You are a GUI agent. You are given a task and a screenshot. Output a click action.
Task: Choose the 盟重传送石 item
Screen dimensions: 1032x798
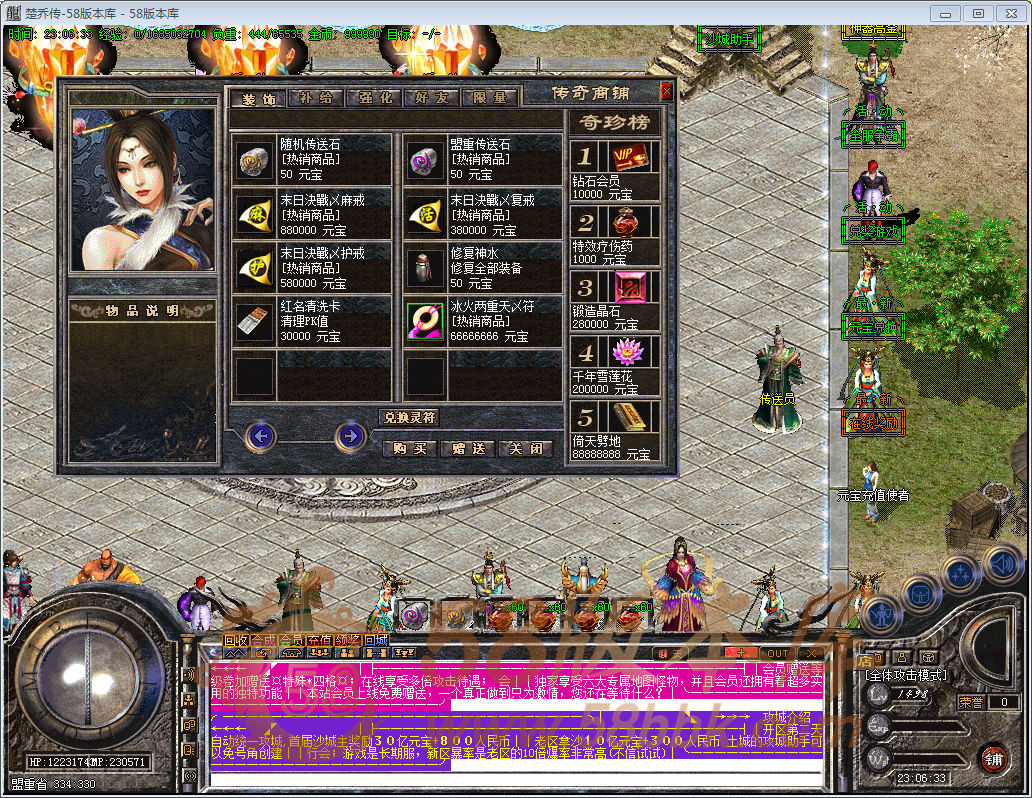[x=482, y=159]
